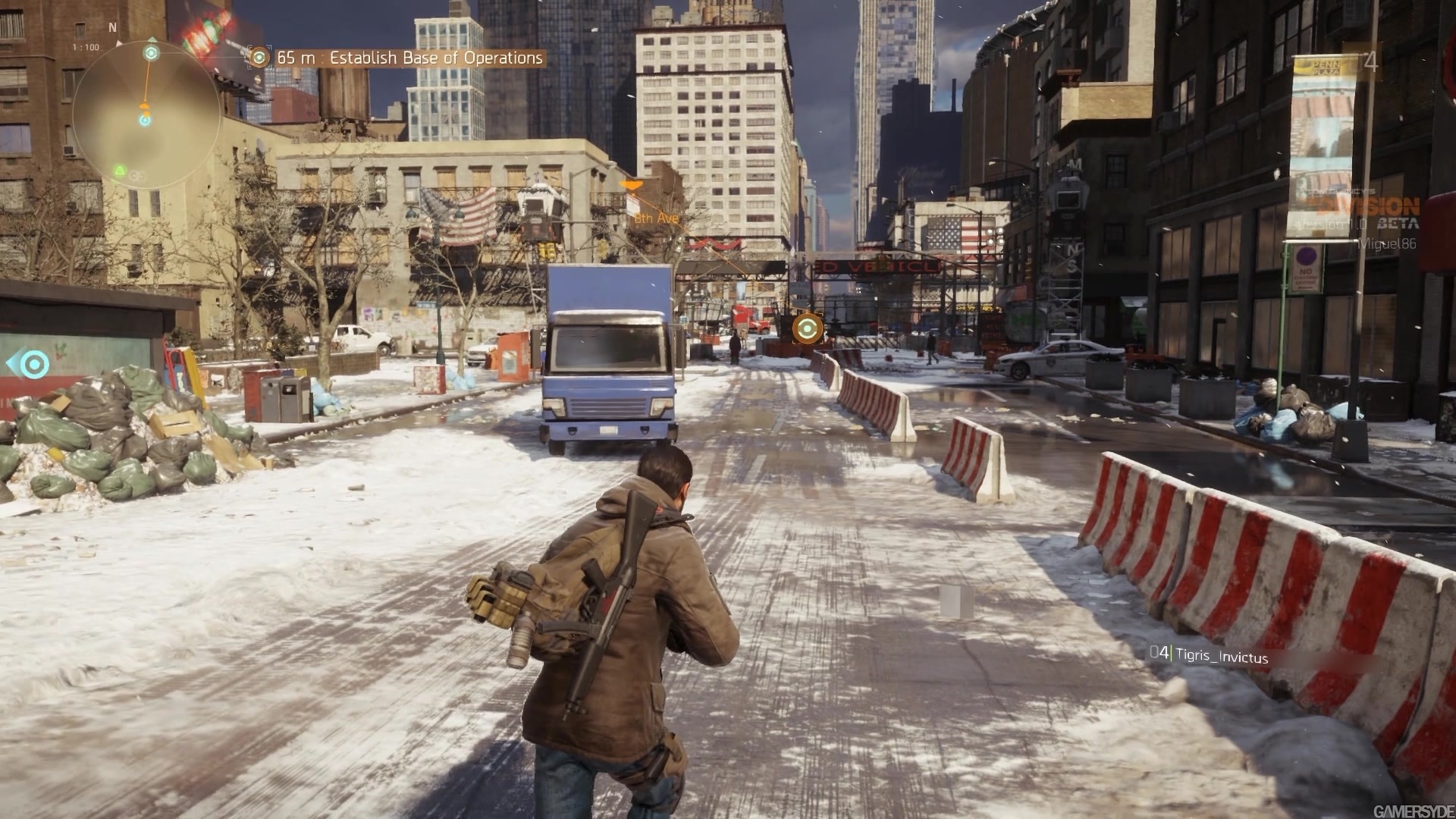Click the cyan player position marker in minimap center
The height and width of the screenshot is (819, 1456).
click(x=144, y=121)
